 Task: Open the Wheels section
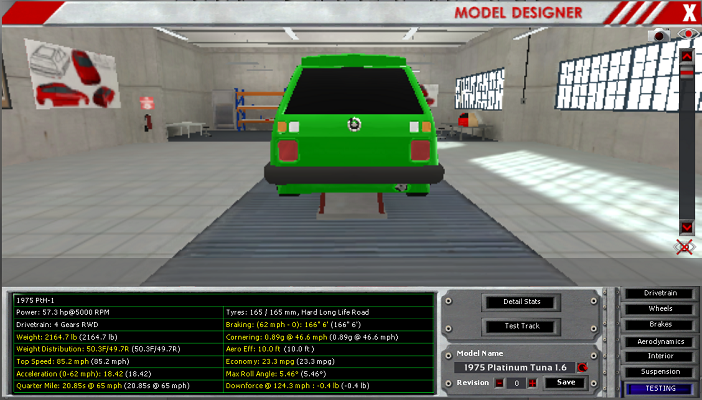pyautogui.click(x=659, y=309)
